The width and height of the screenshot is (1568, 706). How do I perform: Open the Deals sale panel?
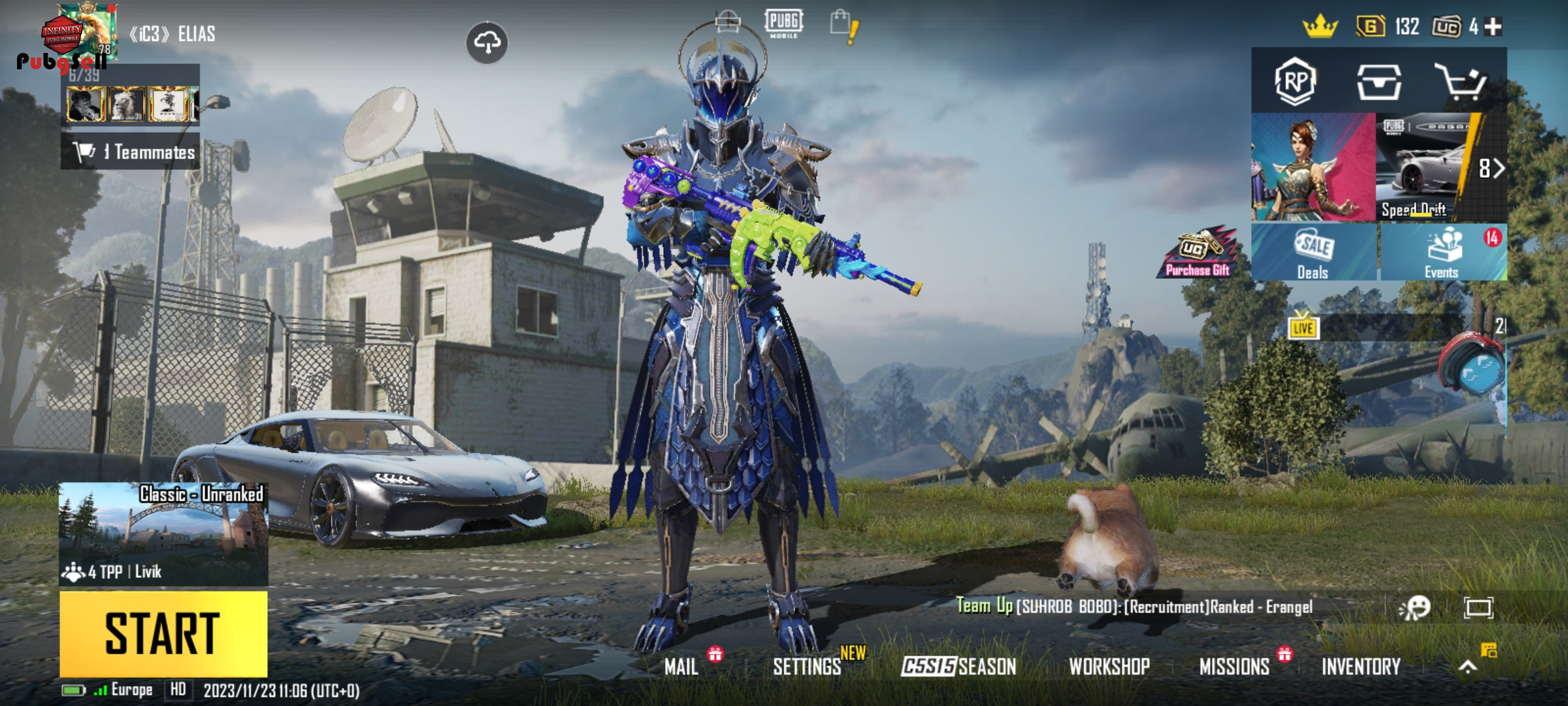tap(1313, 253)
